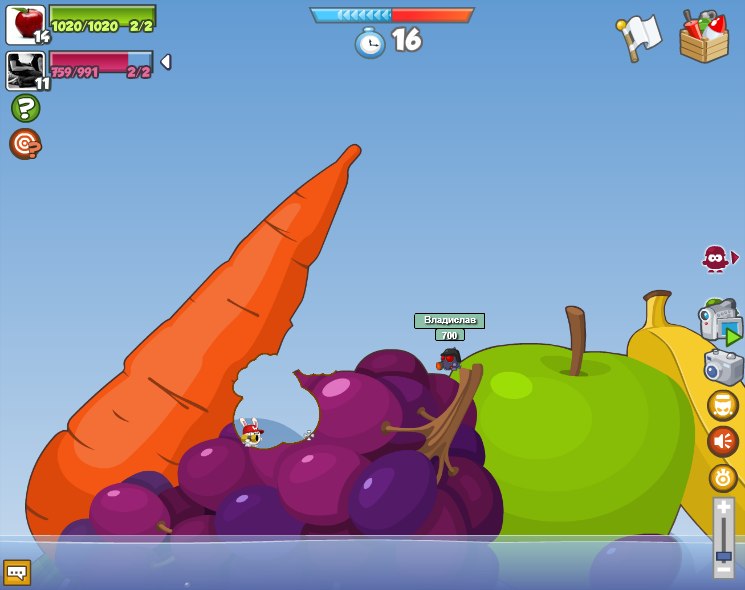Click the video camera replay button

point(720,322)
